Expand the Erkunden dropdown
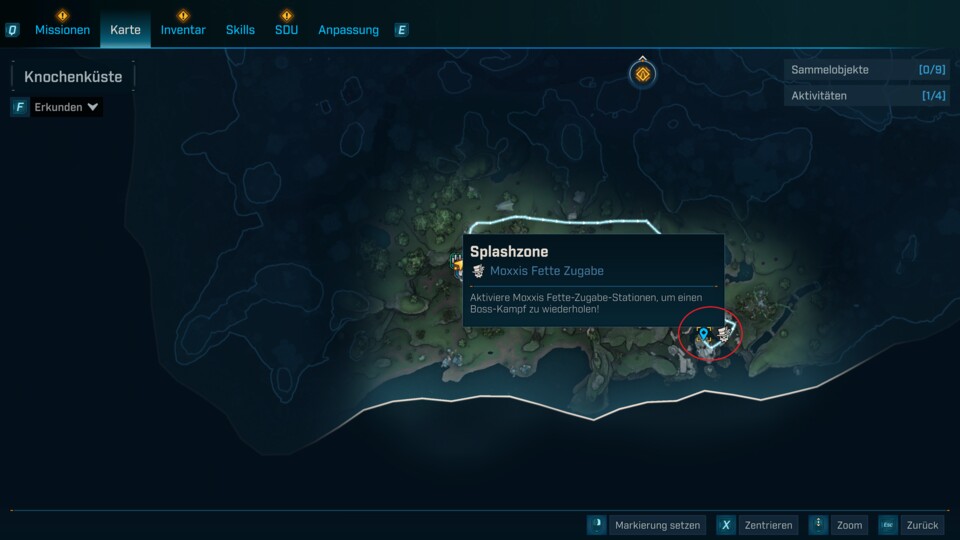Viewport: 960px width, 540px height. 66,107
